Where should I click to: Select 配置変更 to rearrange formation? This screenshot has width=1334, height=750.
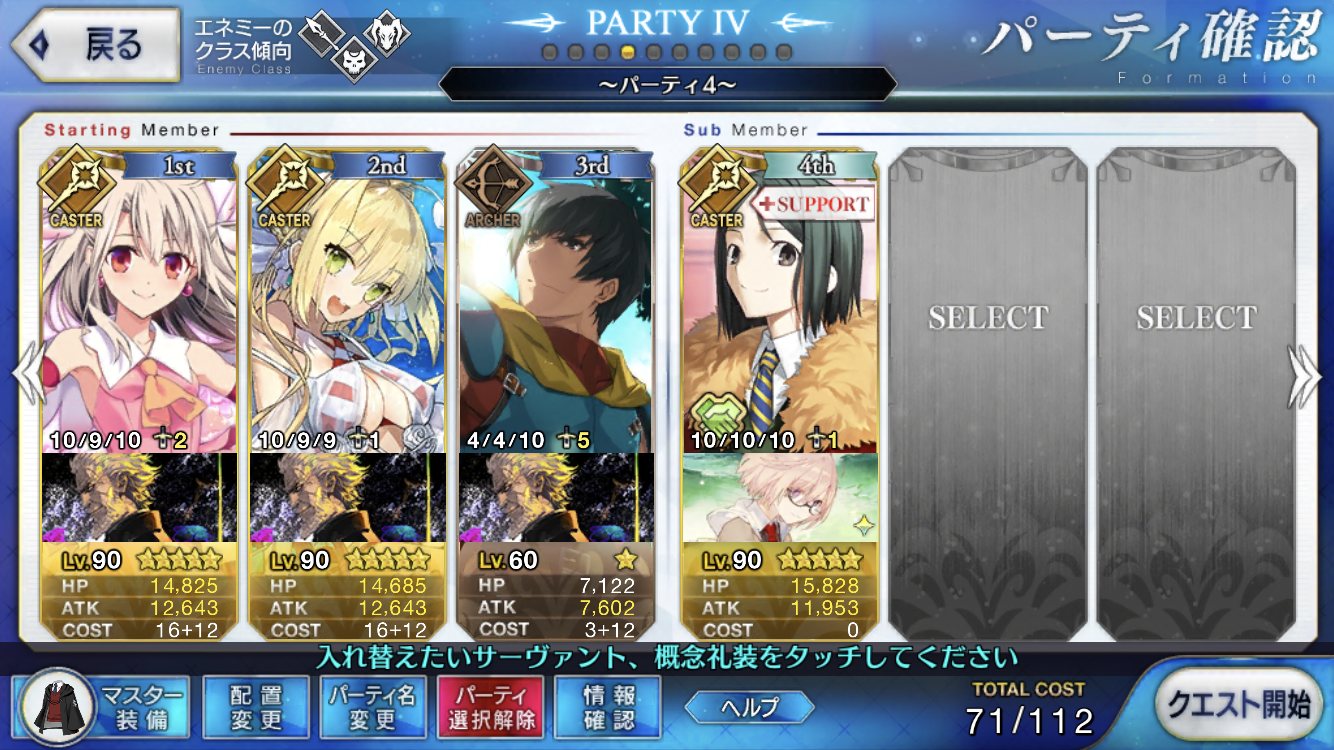click(256, 706)
